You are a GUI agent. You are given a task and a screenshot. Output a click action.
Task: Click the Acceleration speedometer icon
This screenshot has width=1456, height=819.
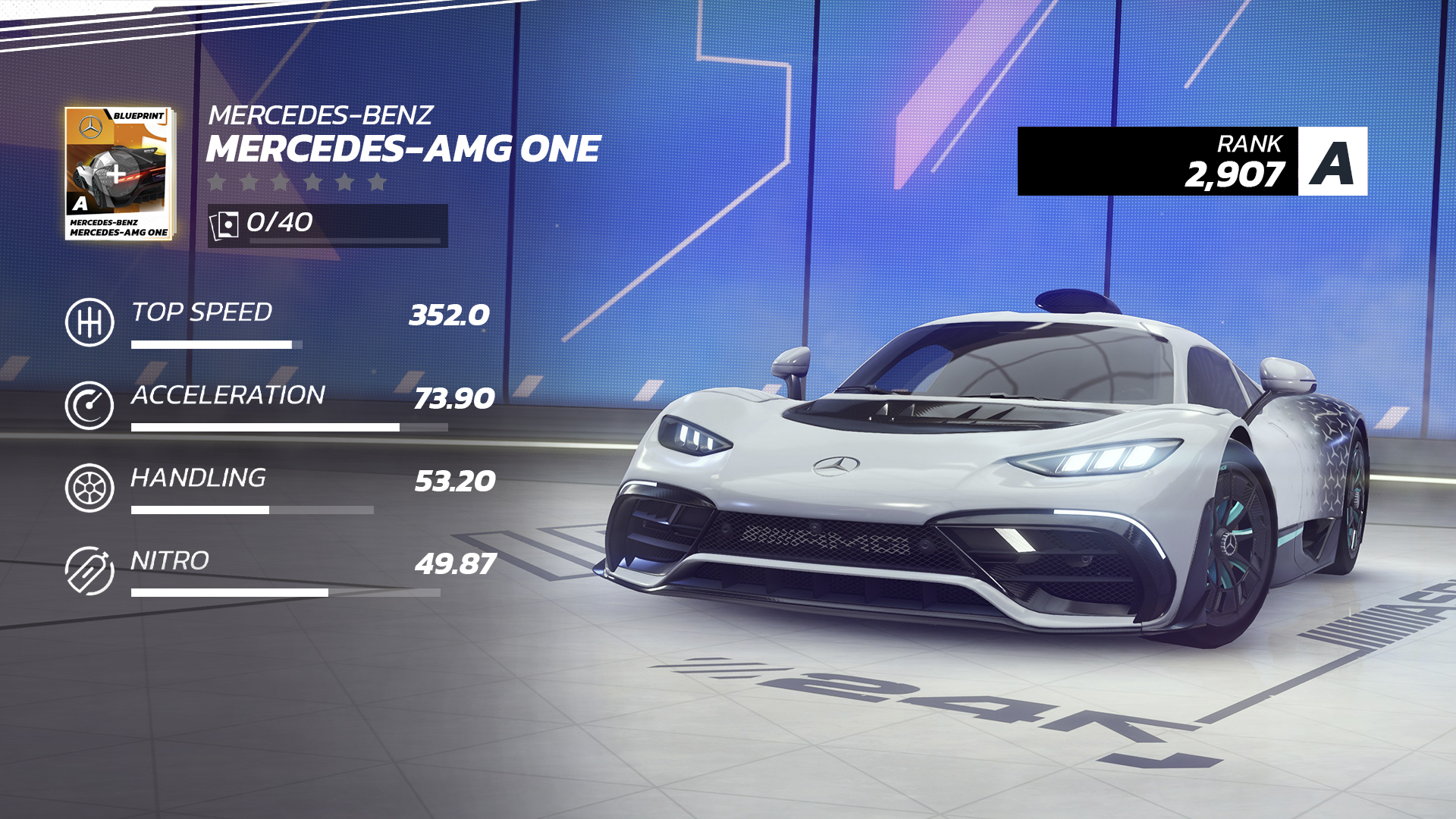click(89, 404)
